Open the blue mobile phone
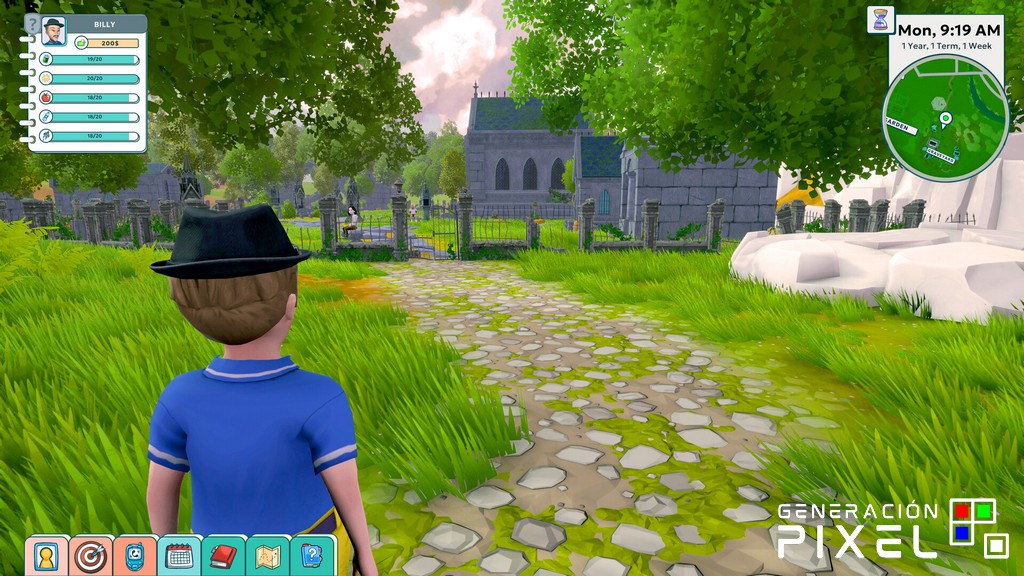 (135, 556)
